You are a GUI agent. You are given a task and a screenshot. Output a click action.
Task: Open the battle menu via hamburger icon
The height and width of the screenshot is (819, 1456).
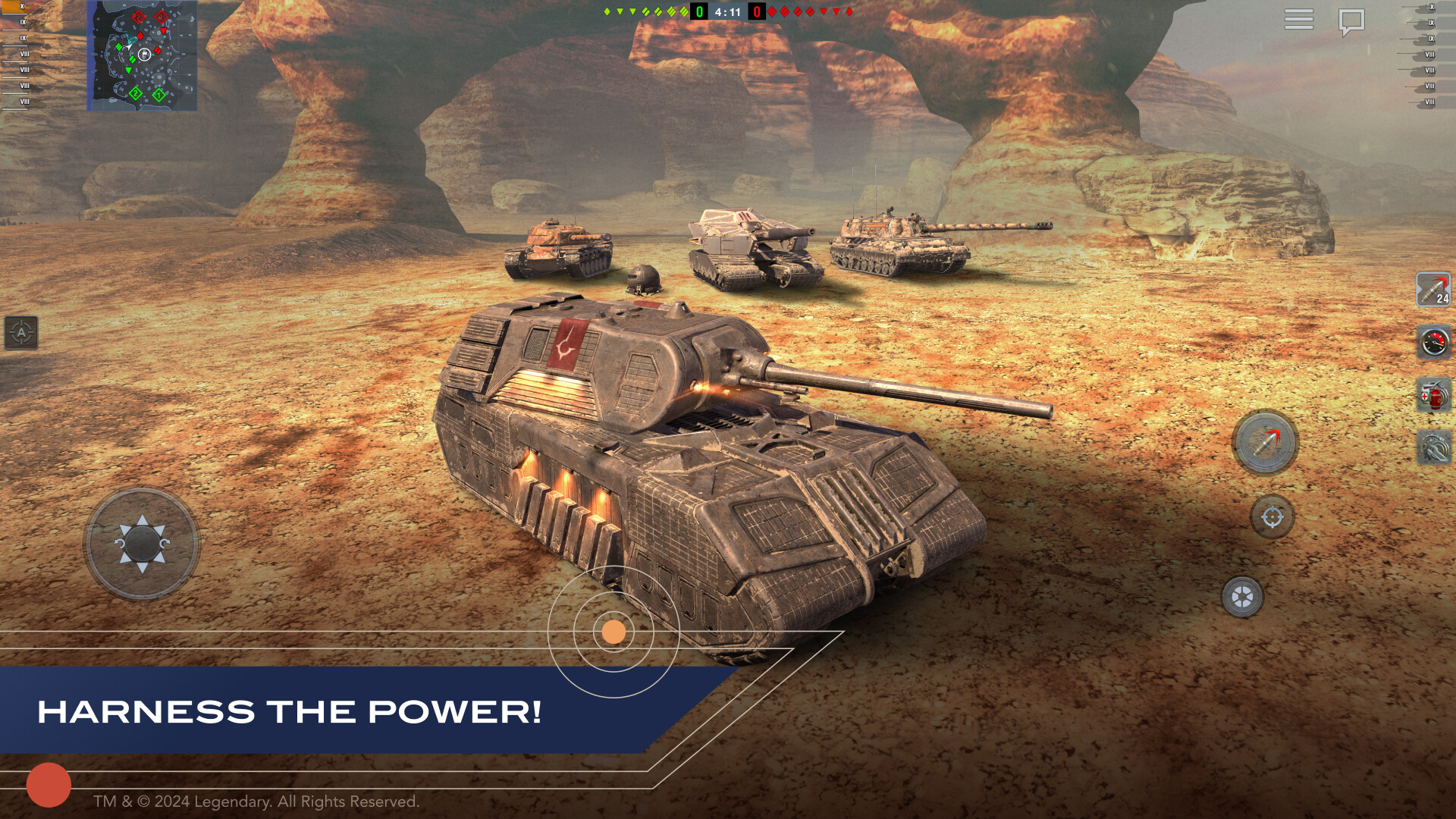pos(1298,19)
